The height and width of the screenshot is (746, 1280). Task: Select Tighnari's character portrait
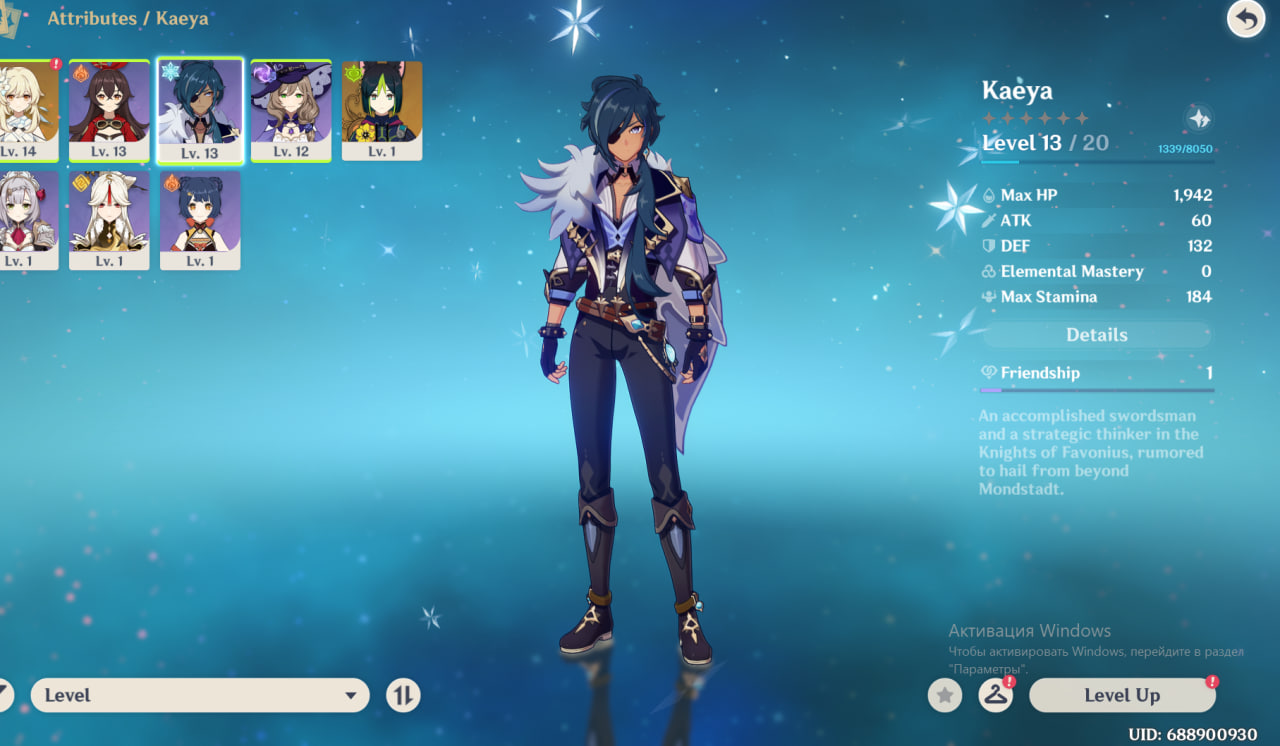click(382, 110)
